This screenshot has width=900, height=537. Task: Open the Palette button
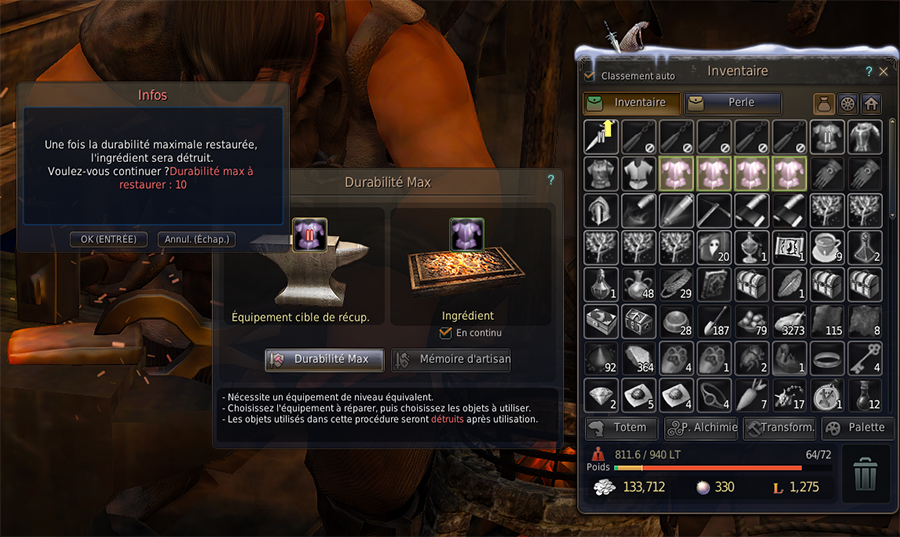click(857, 428)
